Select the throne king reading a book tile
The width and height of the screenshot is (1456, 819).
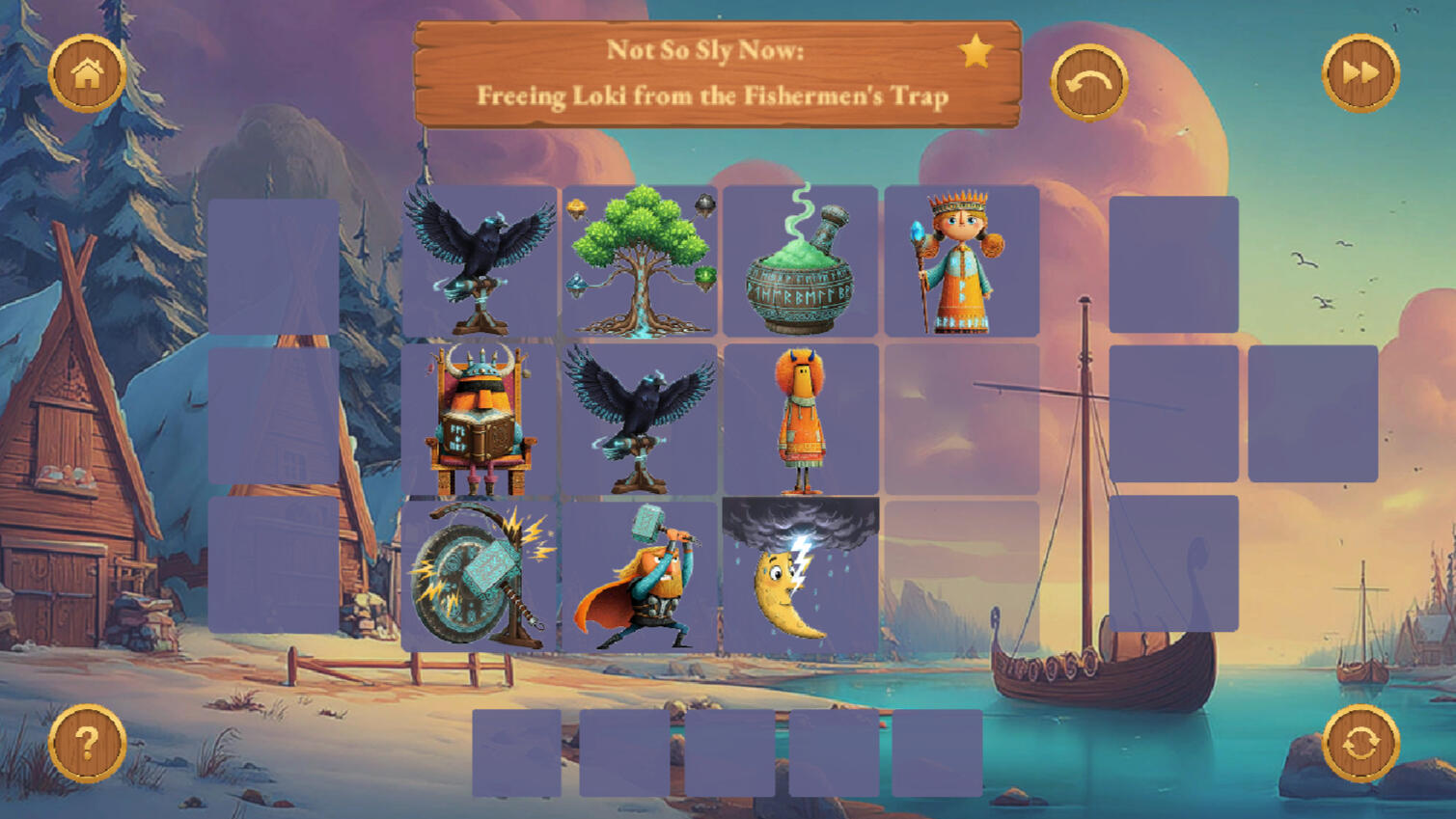pos(480,420)
